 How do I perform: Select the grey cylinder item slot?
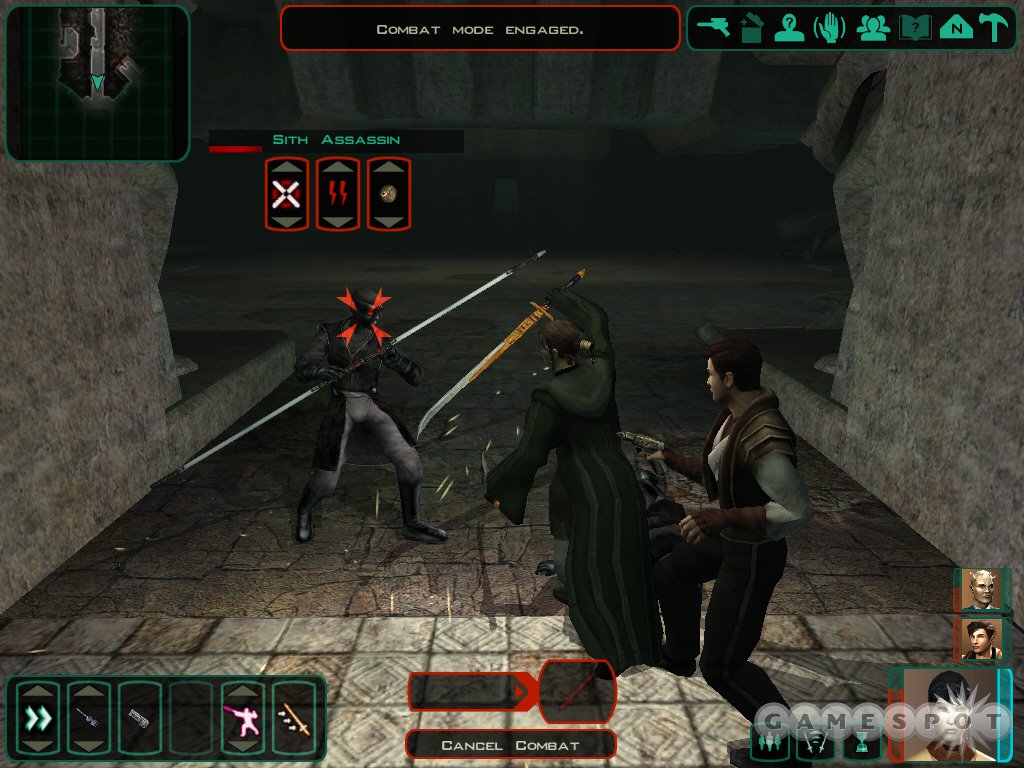coord(139,718)
